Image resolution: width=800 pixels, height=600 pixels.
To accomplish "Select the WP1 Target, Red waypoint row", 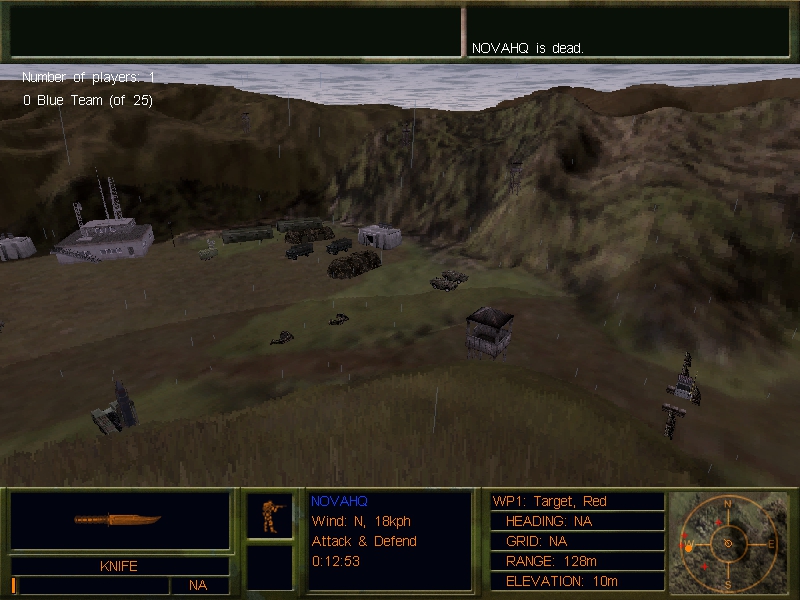I will coord(576,501).
